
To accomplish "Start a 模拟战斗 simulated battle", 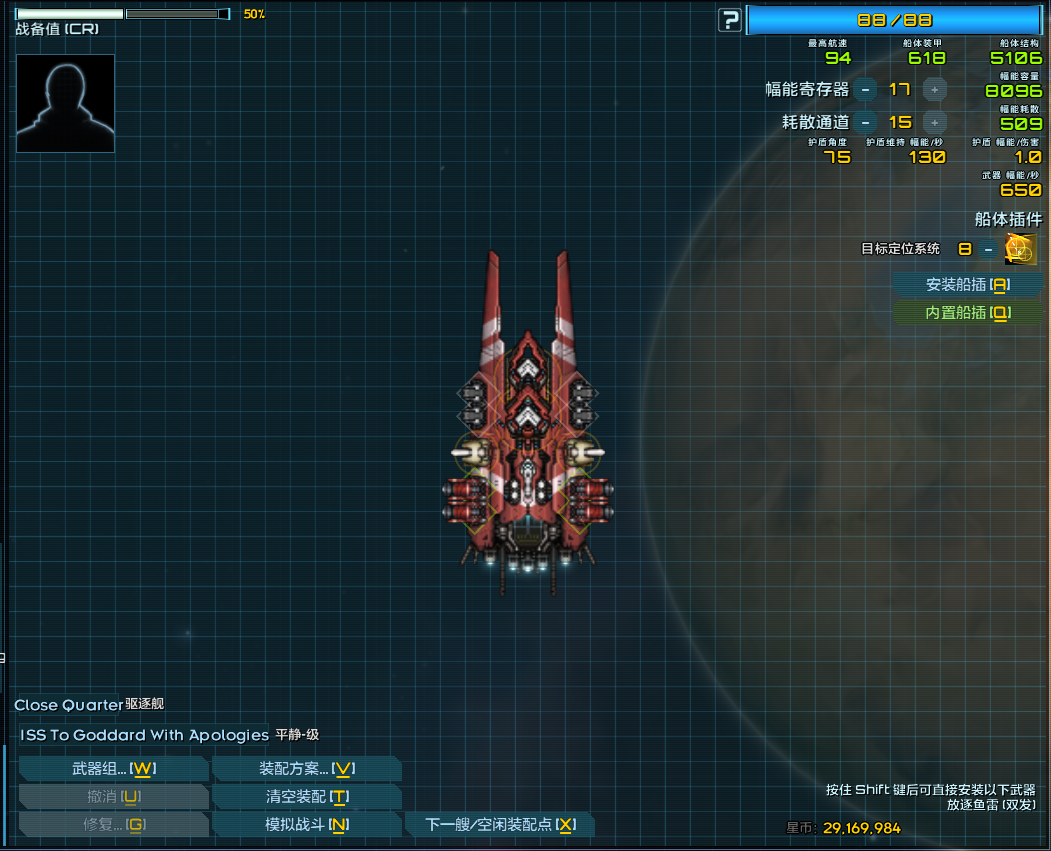I will pos(307,825).
